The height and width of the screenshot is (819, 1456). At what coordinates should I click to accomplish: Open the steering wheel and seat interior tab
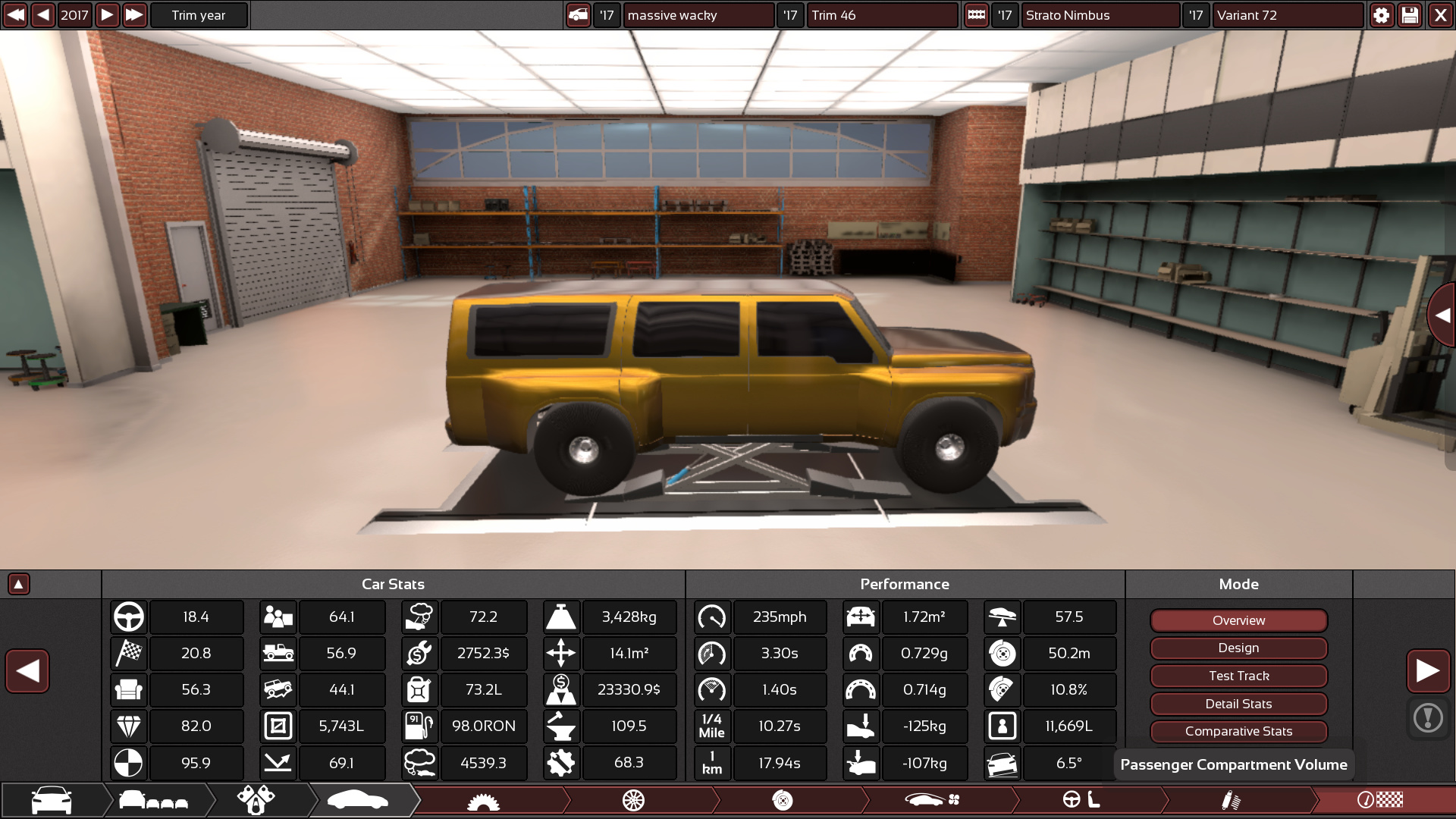tap(1081, 801)
